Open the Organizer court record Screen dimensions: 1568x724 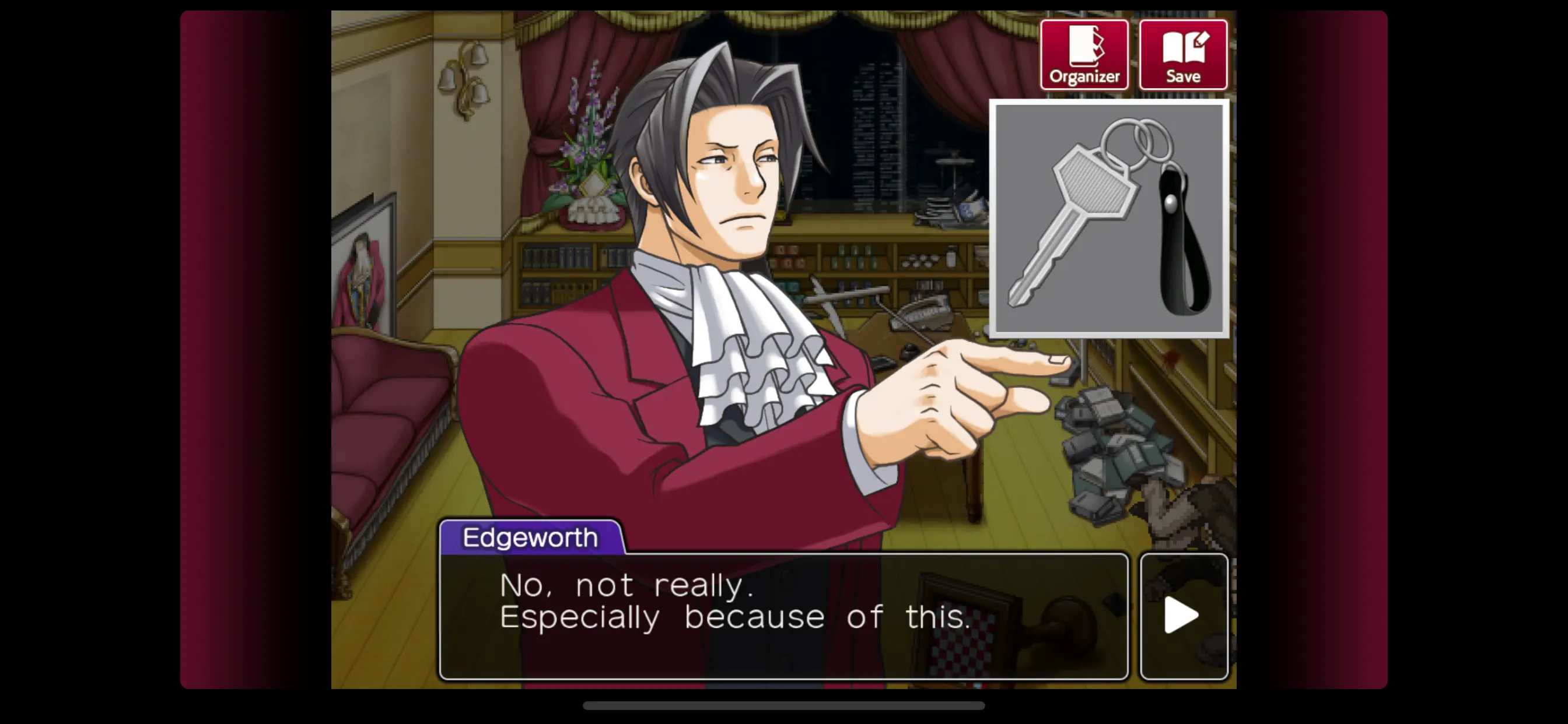click(1084, 54)
